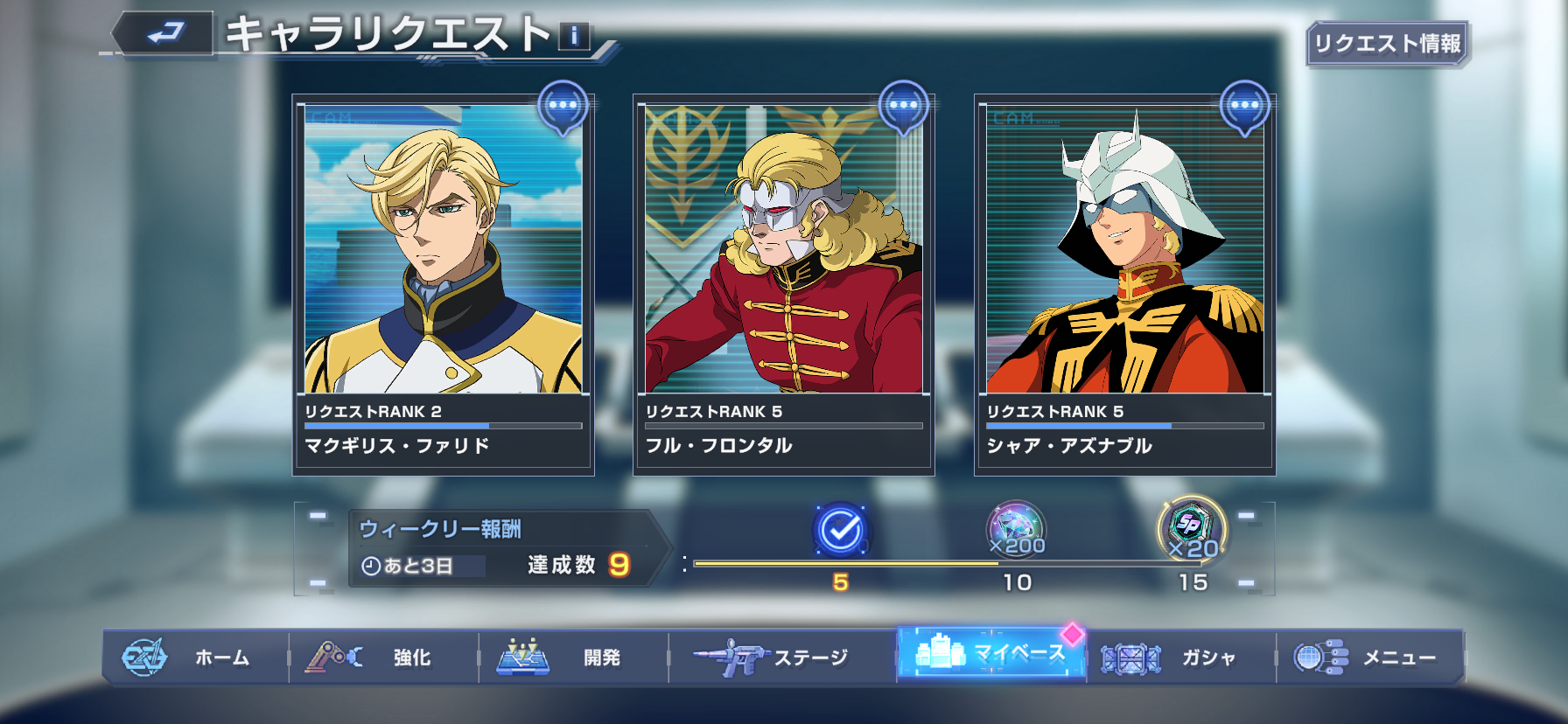Go back using the return arrow button
Screen dimensions: 1568x724
tap(164, 34)
